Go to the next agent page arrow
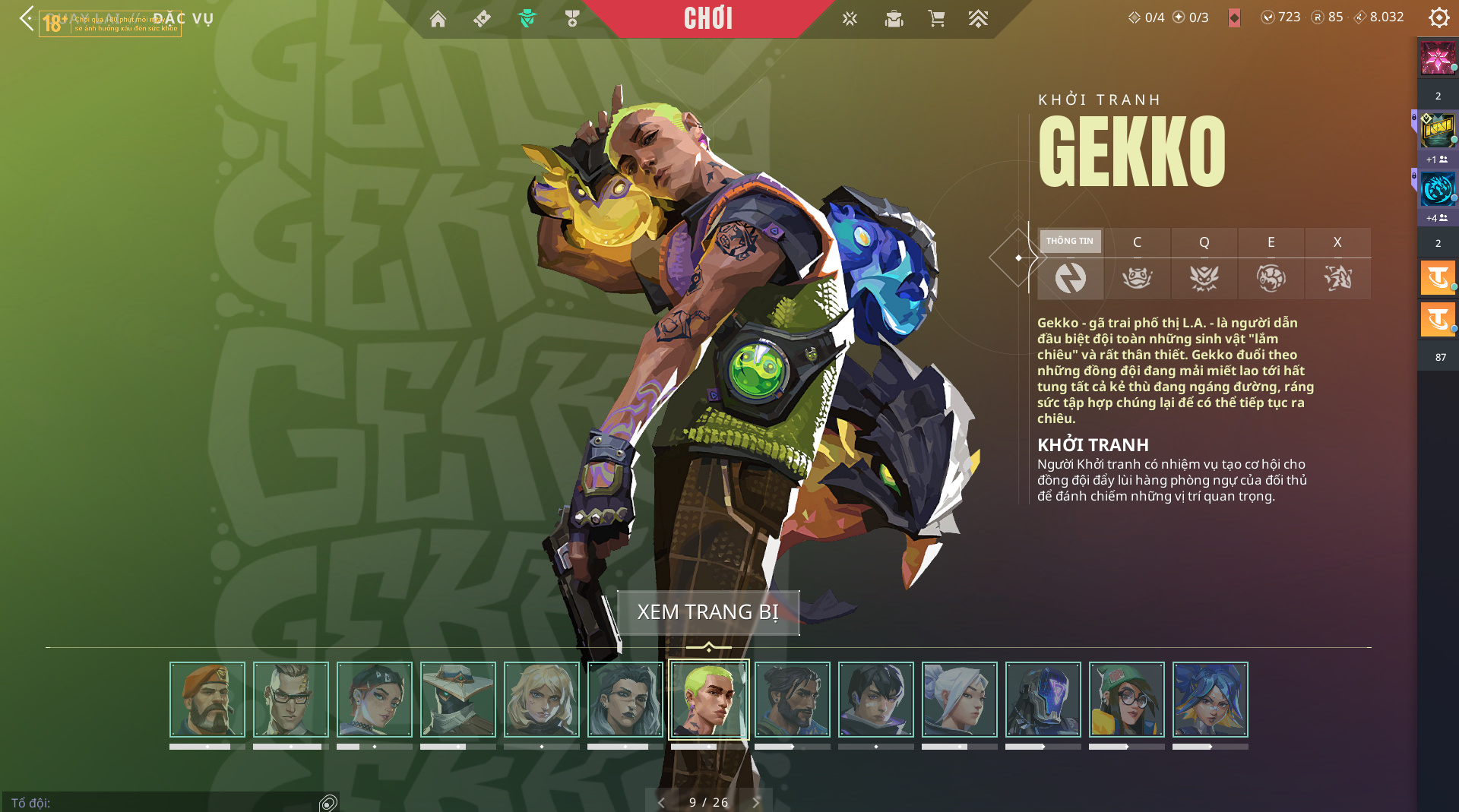This screenshot has height=812, width=1459. pyautogui.click(x=756, y=802)
